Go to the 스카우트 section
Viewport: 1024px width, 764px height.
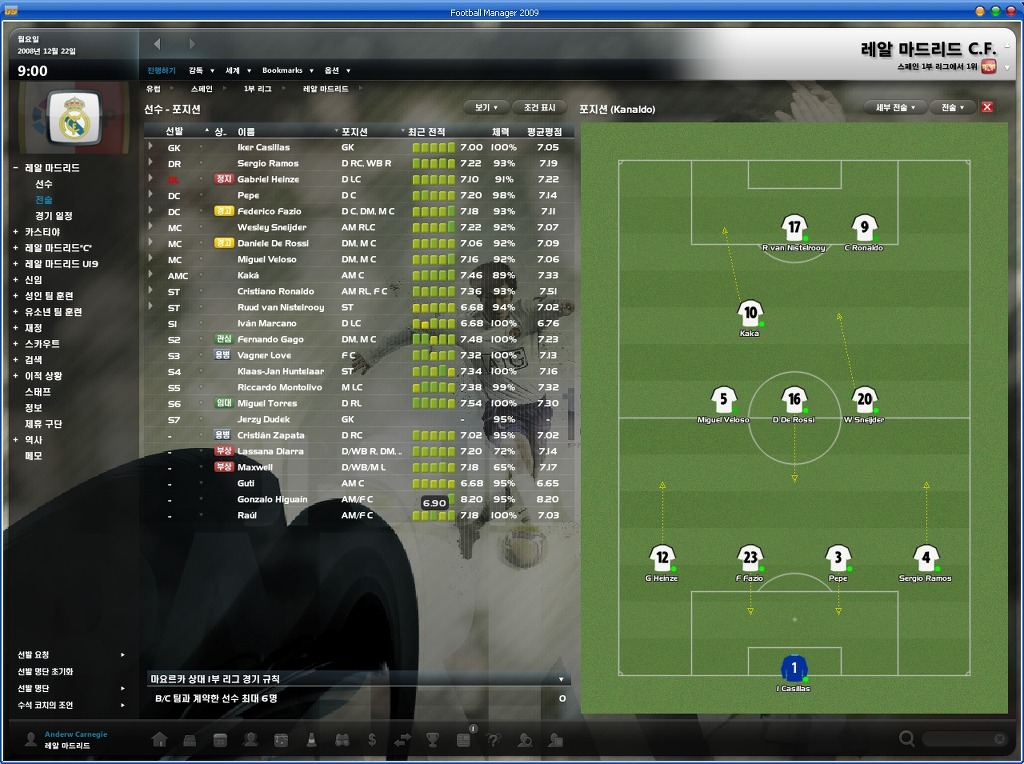tap(42, 344)
